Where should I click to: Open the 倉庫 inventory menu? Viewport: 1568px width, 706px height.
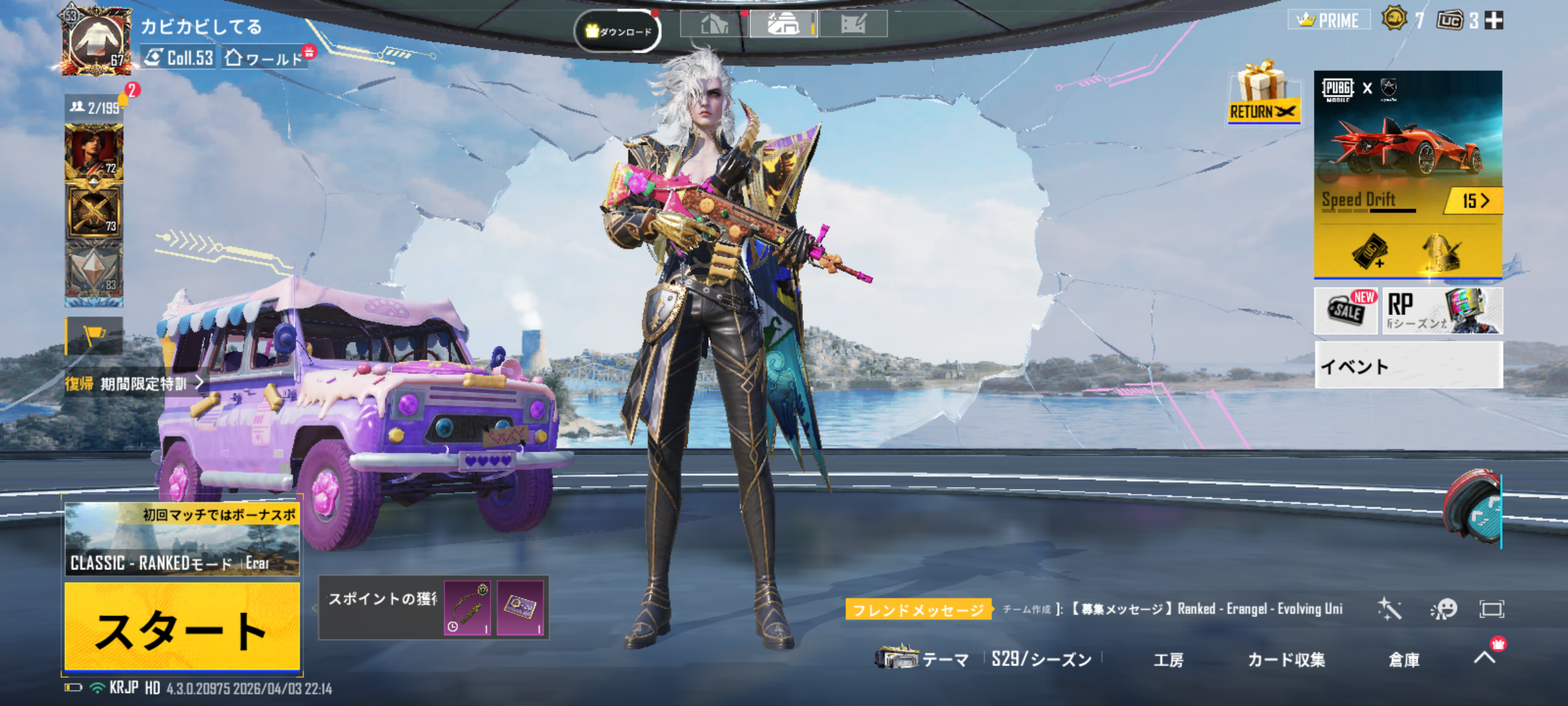[1403, 660]
